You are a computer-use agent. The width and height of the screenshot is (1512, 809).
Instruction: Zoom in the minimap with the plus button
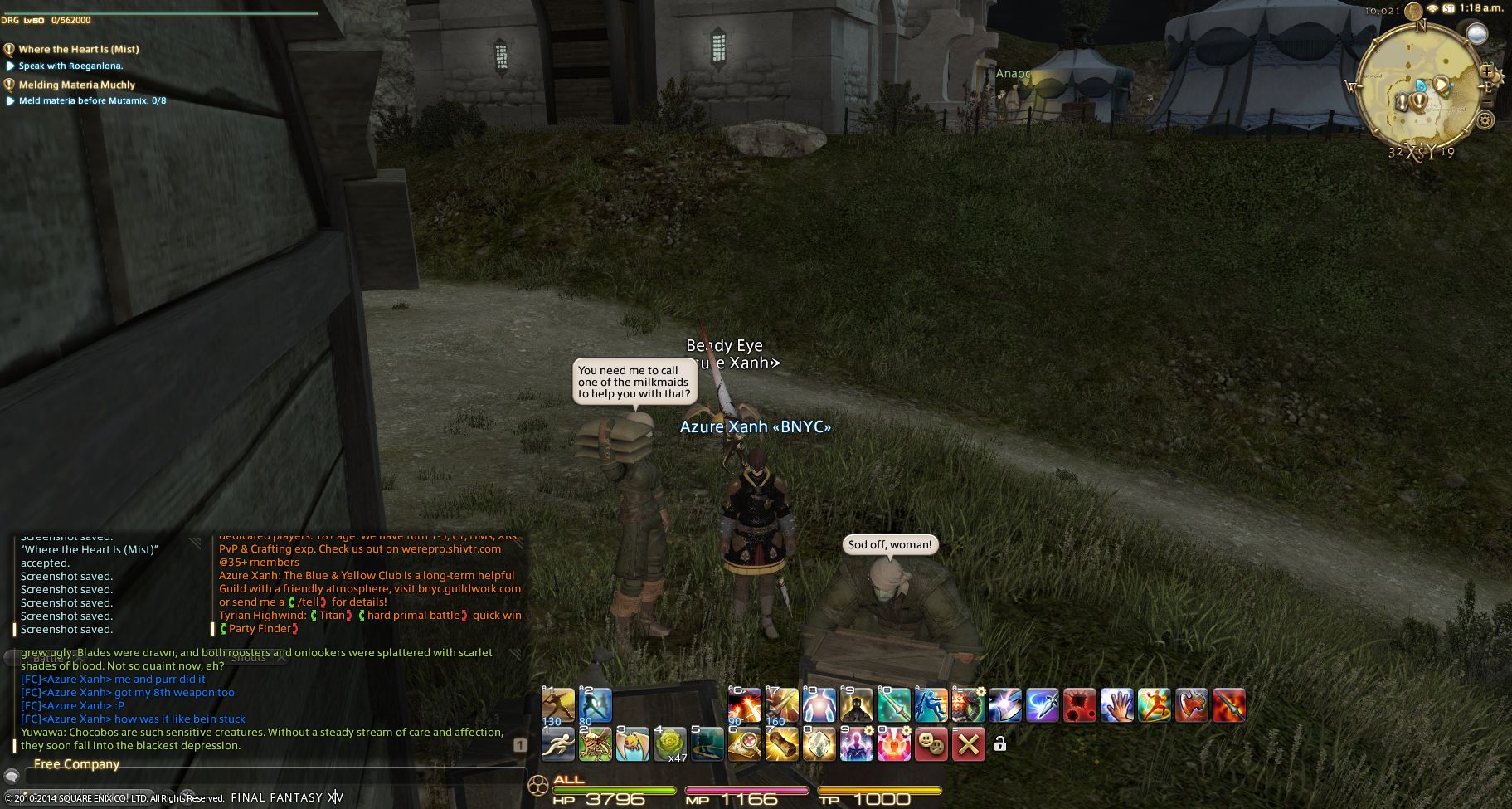pos(1486,71)
